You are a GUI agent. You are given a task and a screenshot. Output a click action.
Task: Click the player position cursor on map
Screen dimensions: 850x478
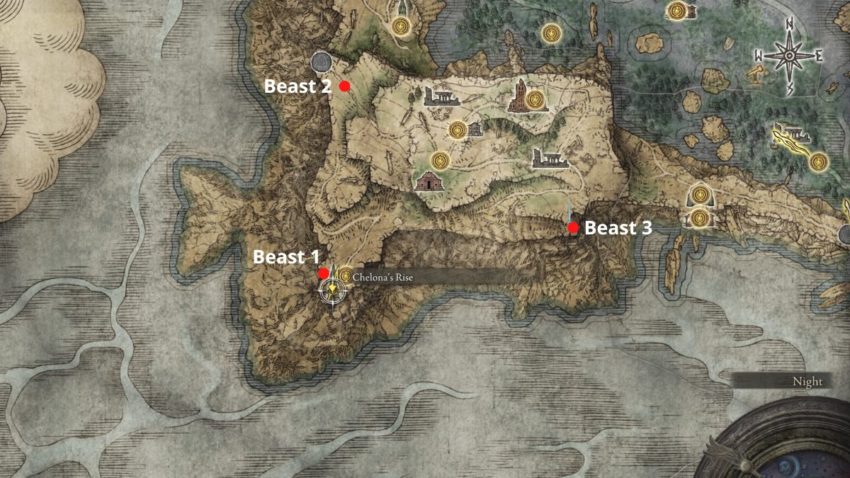point(331,290)
